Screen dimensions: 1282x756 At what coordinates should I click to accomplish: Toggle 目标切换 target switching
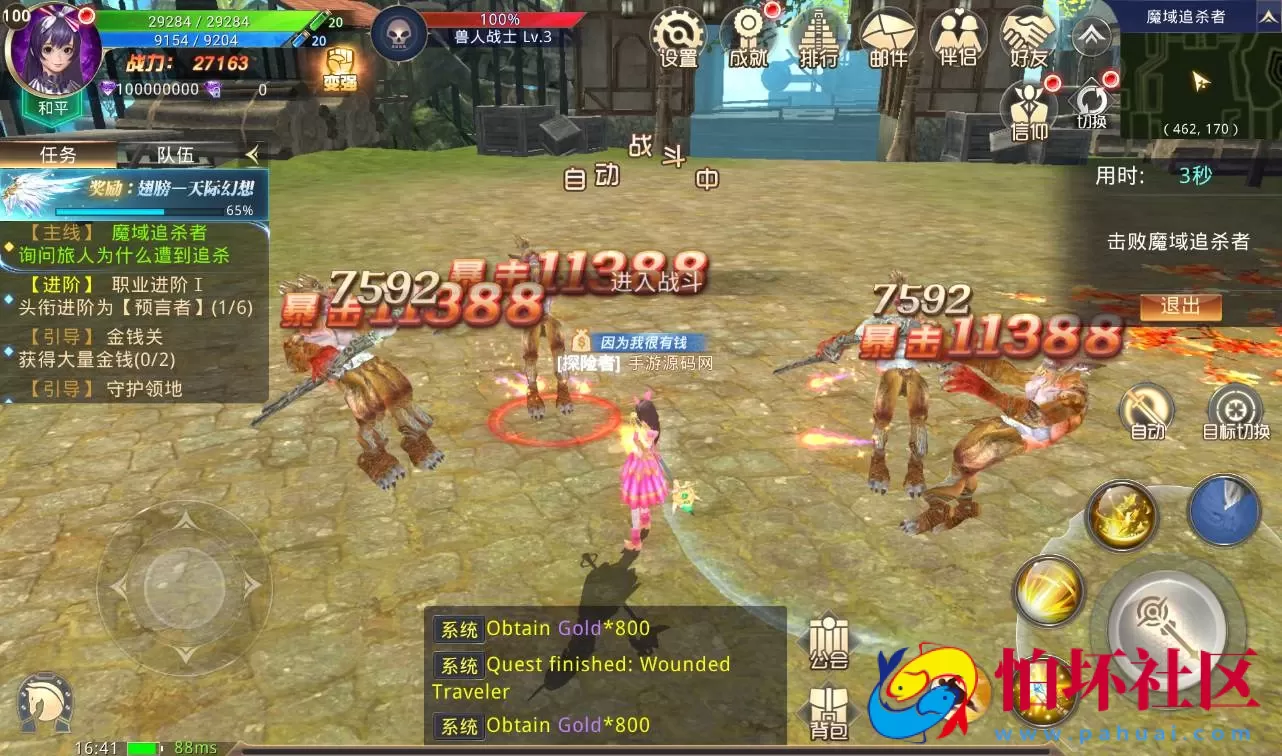(1237, 410)
